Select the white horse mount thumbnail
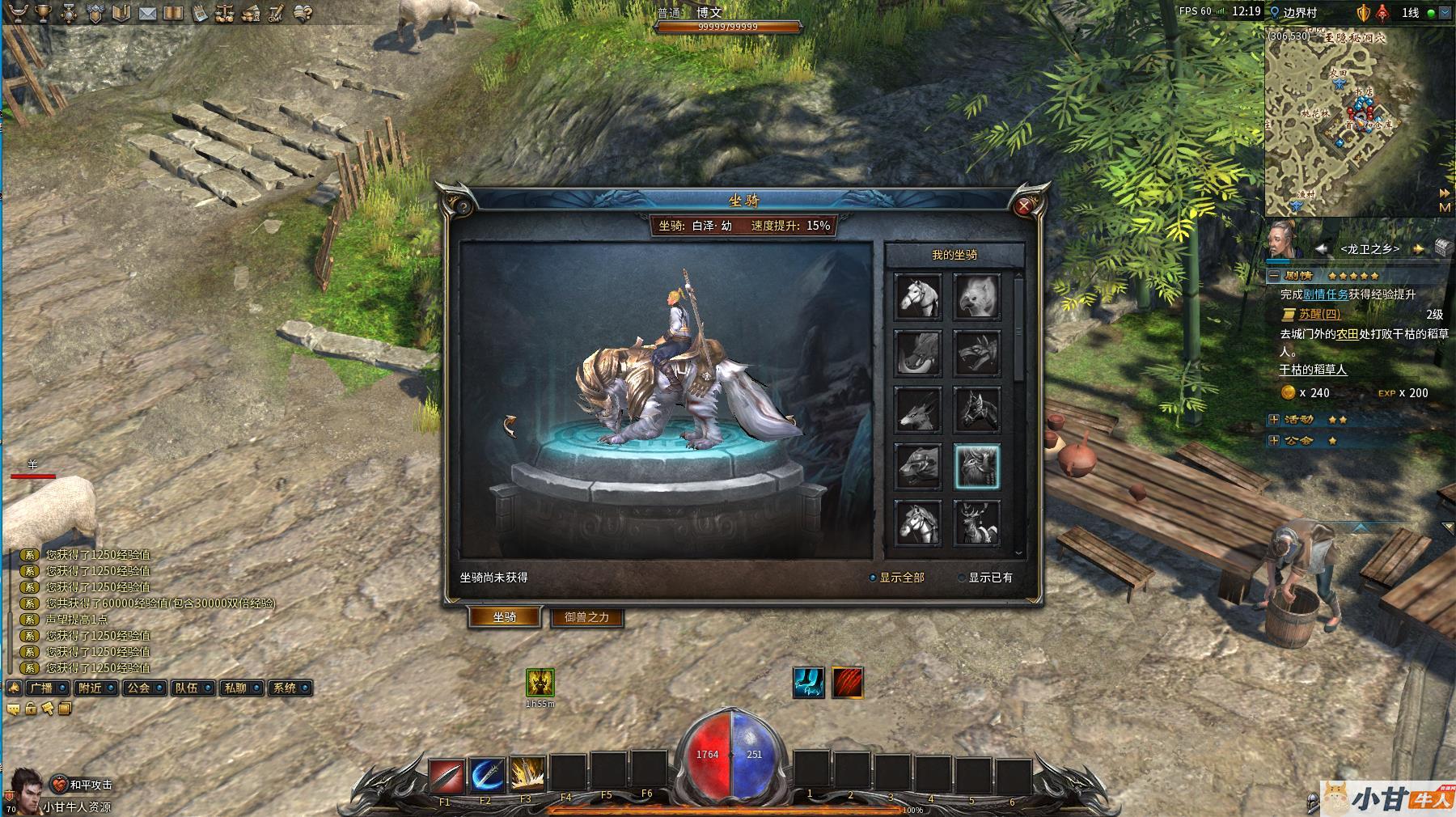The height and width of the screenshot is (817, 1456). click(918, 296)
